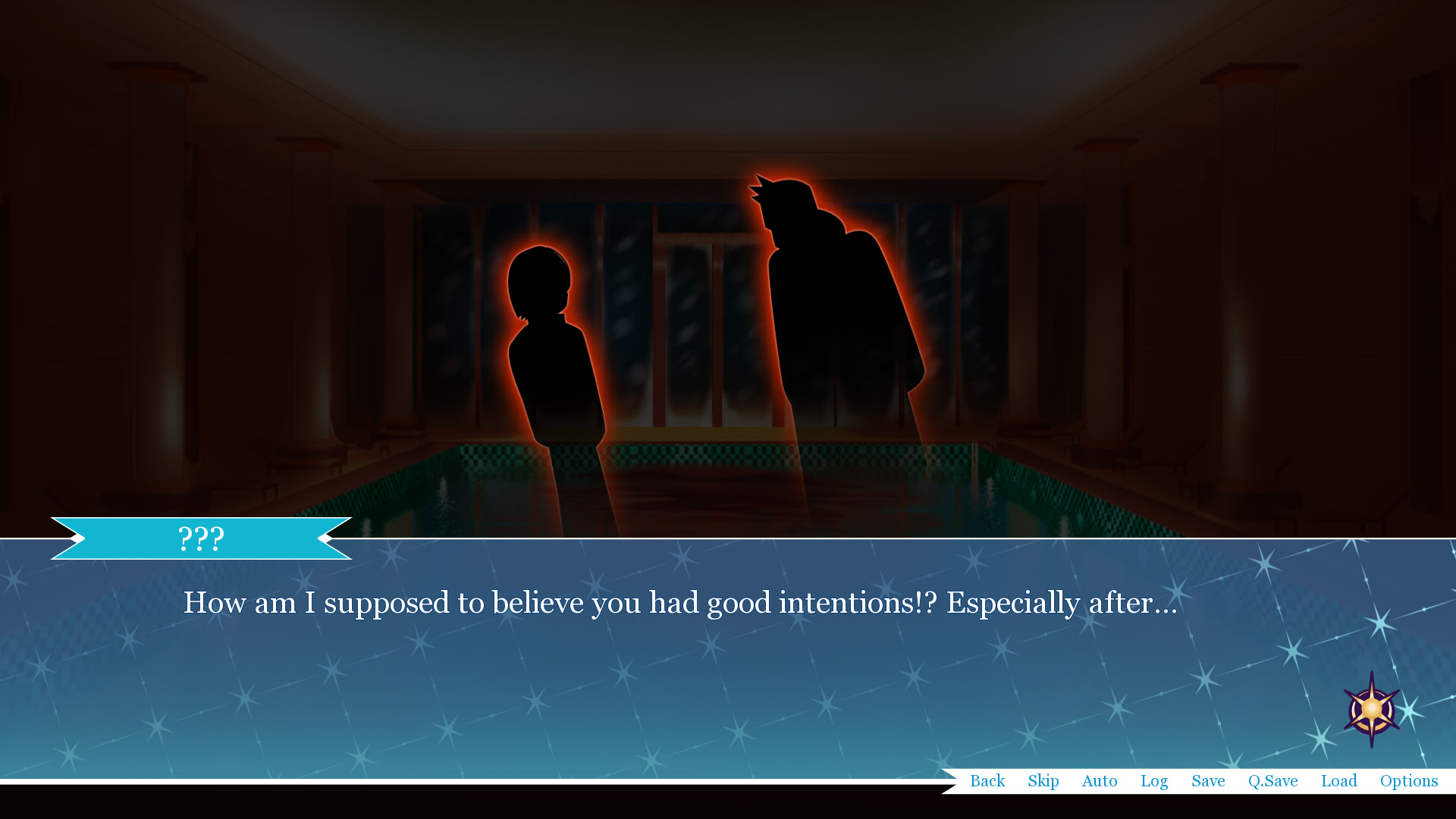The height and width of the screenshot is (819, 1456).
Task: Click the Auto label in the quick menu
Action: pyautogui.click(x=1100, y=780)
